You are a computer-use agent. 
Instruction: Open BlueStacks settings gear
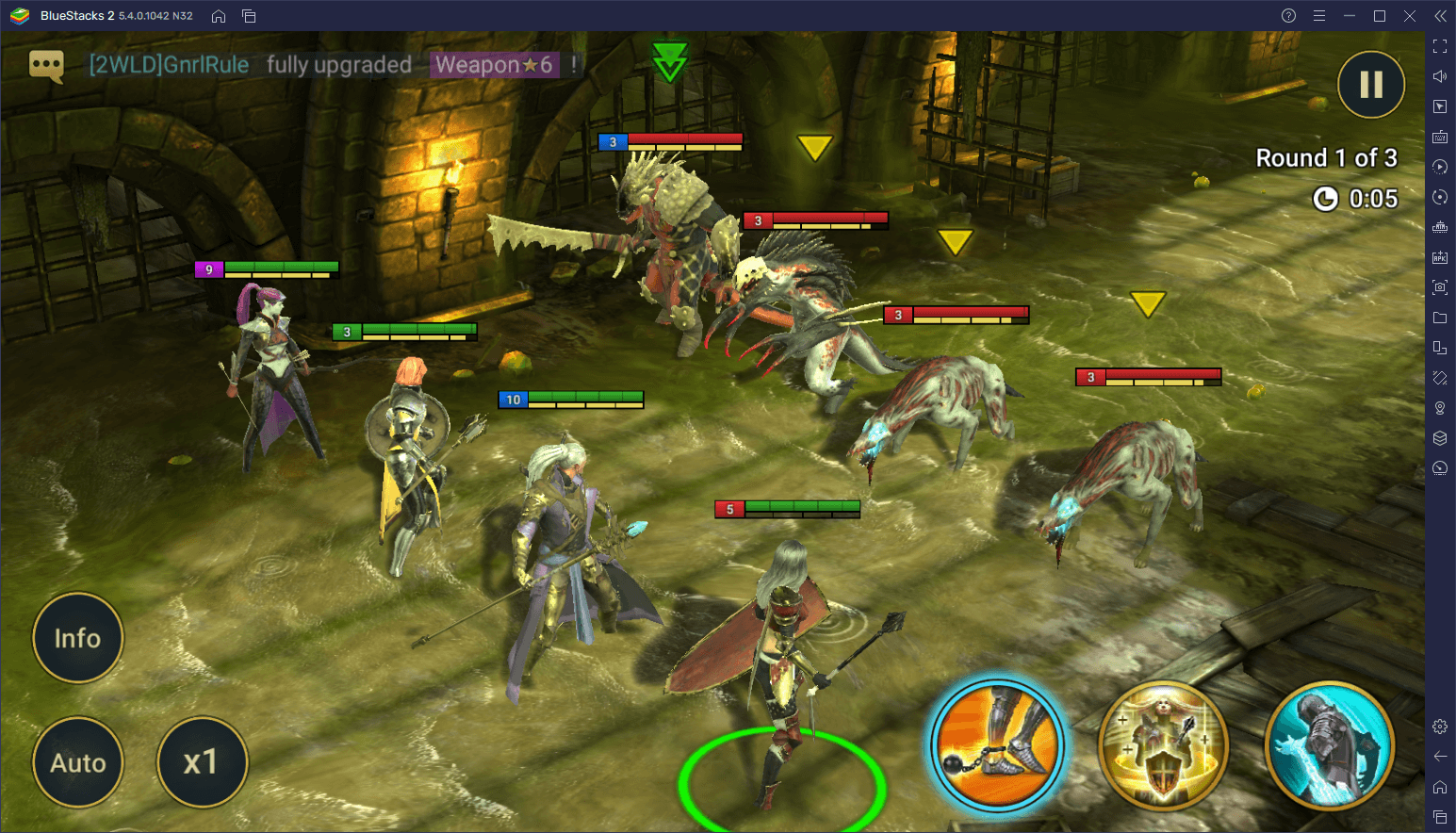tap(1440, 727)
